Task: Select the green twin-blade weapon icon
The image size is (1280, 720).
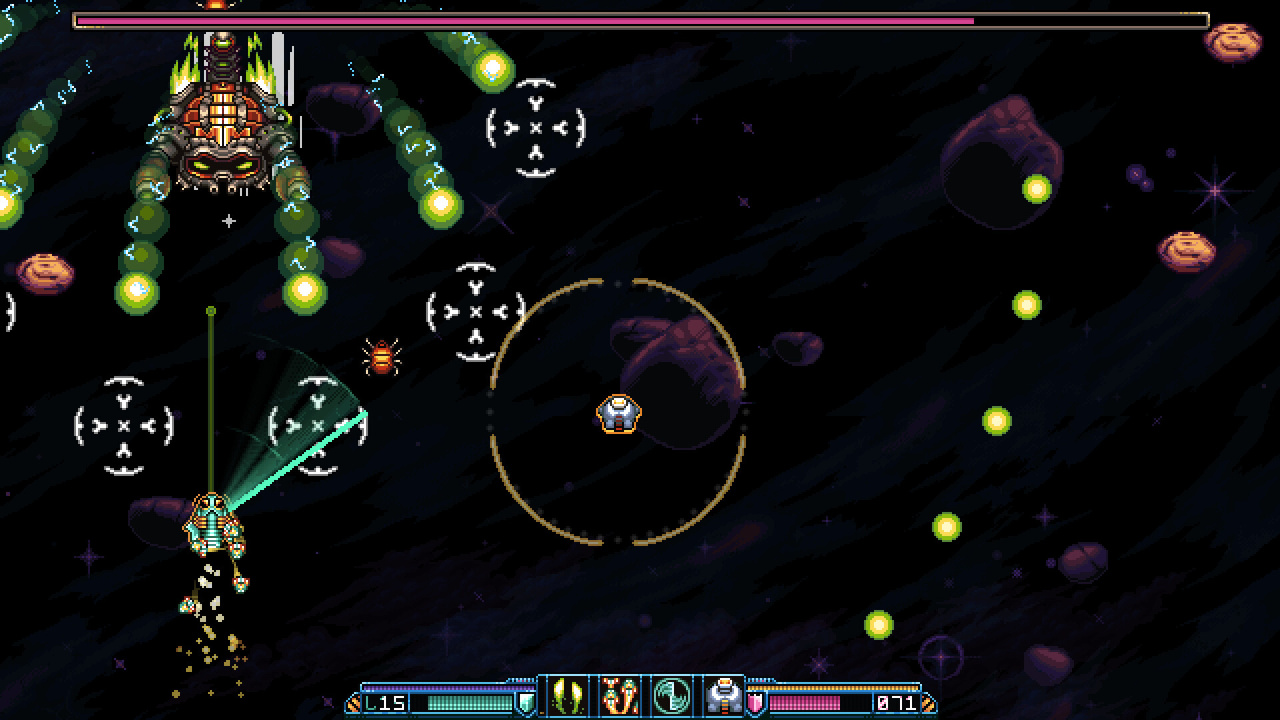Action: (x=567, y=696)
